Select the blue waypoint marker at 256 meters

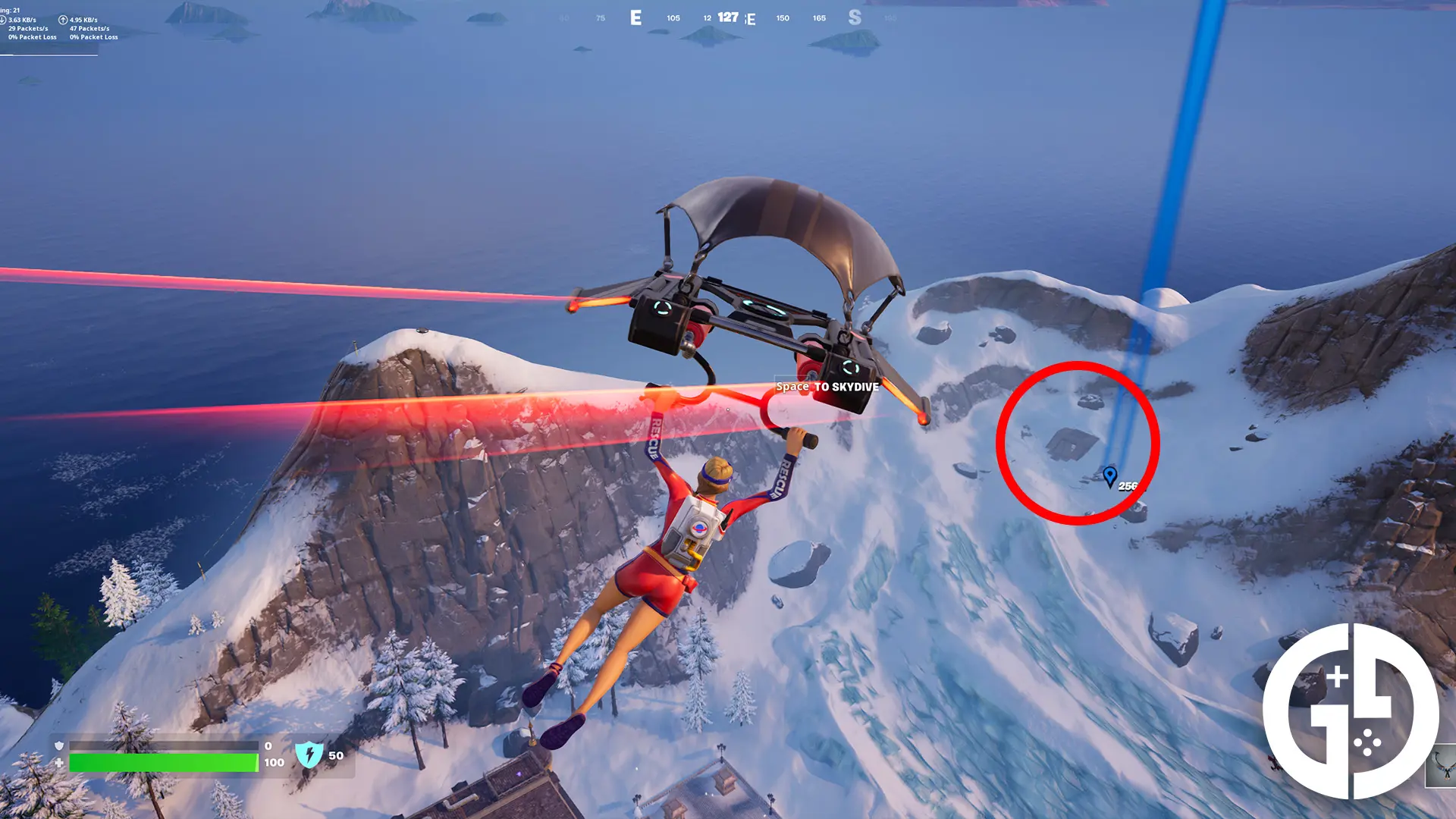(x=1111, y=474)
